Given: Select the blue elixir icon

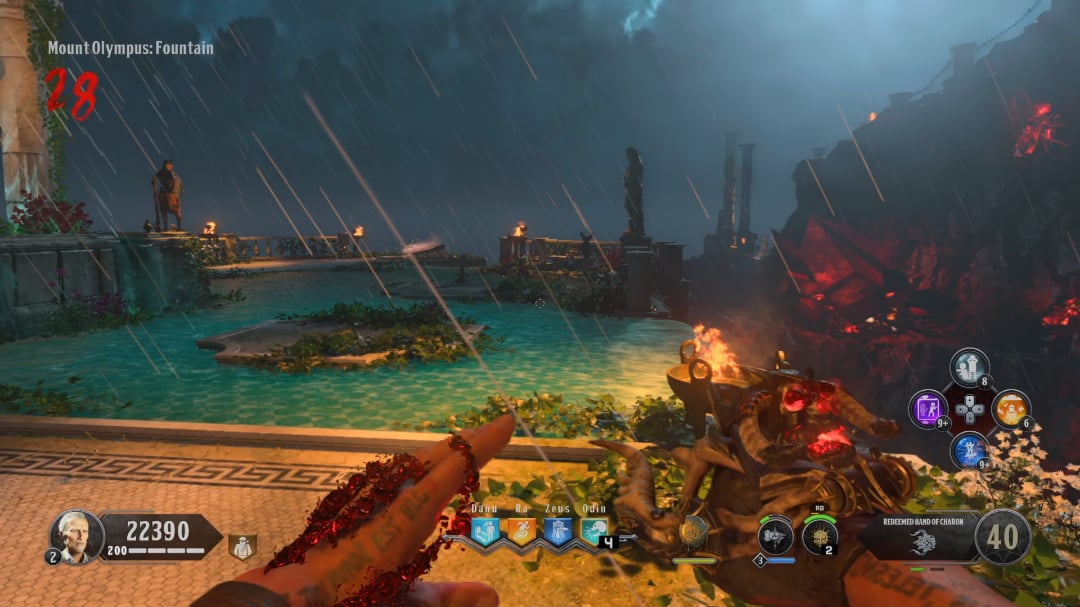Looking at the screenshot, I should click(x=969, y=450).
